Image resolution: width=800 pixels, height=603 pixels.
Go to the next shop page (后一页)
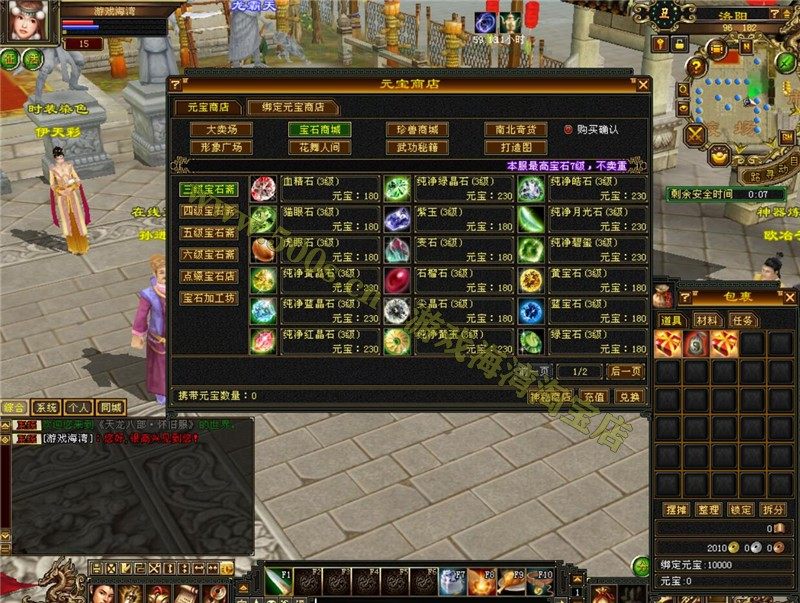625,371
